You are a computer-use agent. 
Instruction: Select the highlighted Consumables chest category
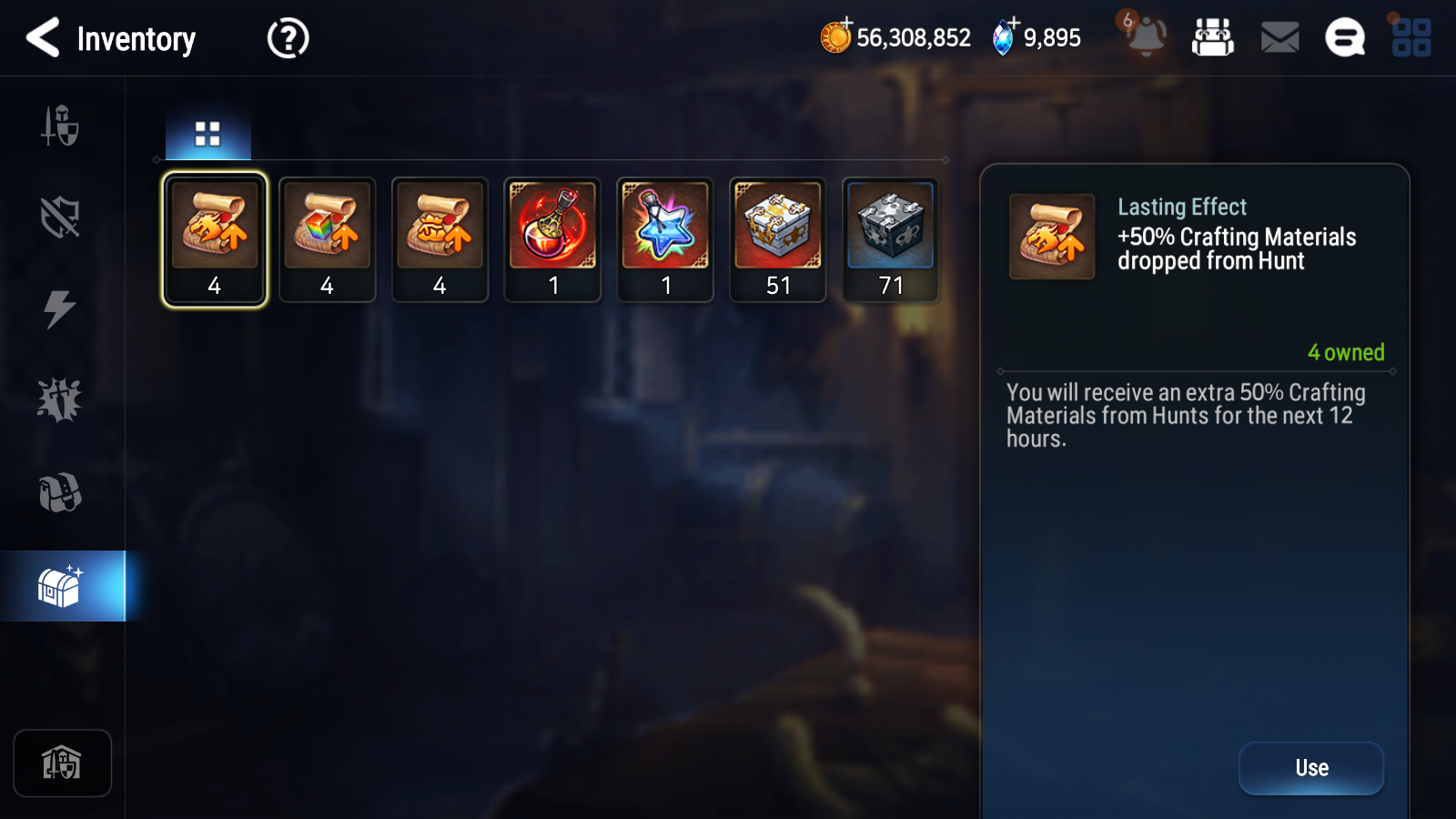pos(62,585)
